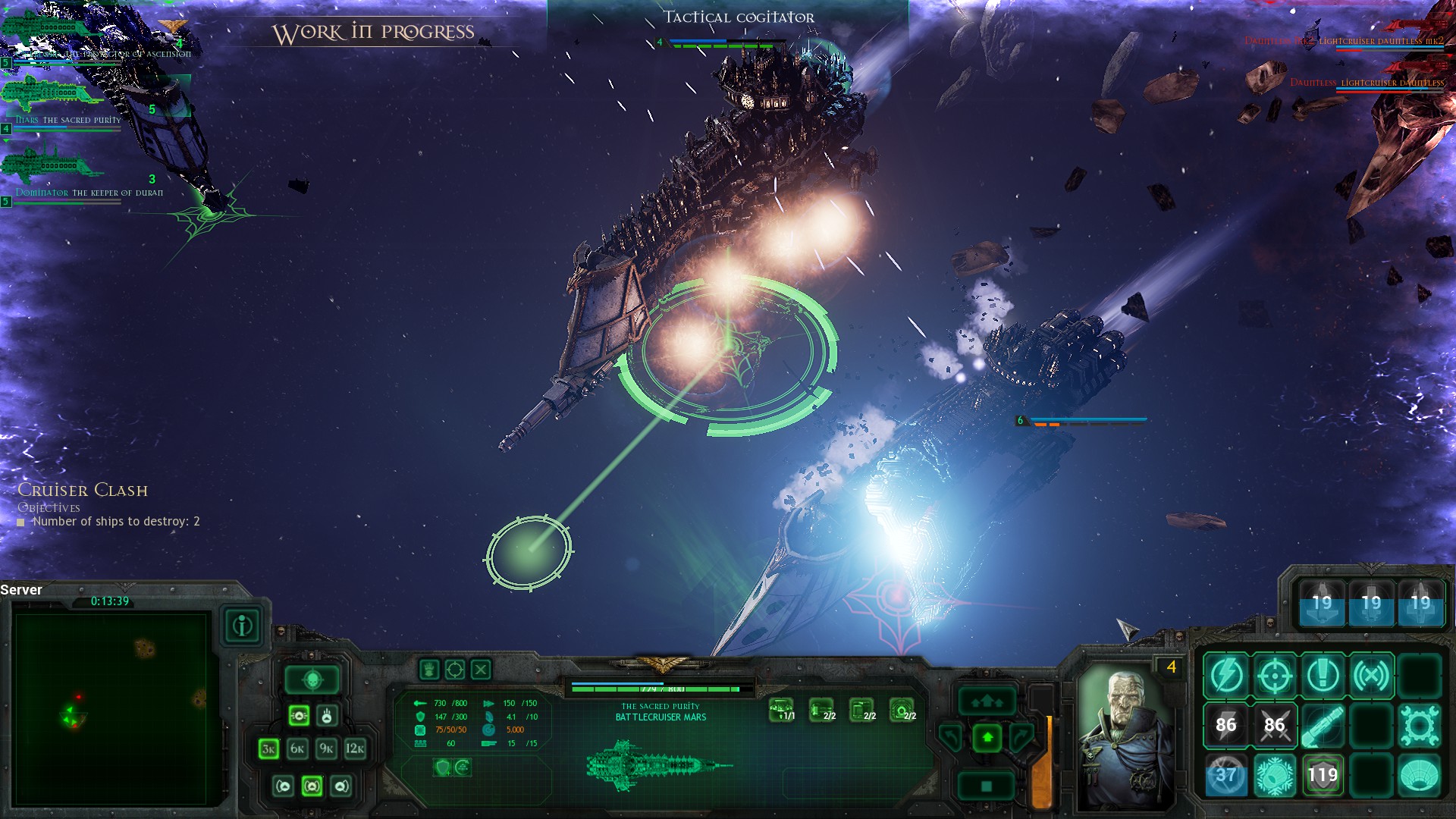This screenshot has height=819, width=1456.
Task: Select the 12K engagement range
Action: pyautogui.click(x=355, y=749)
